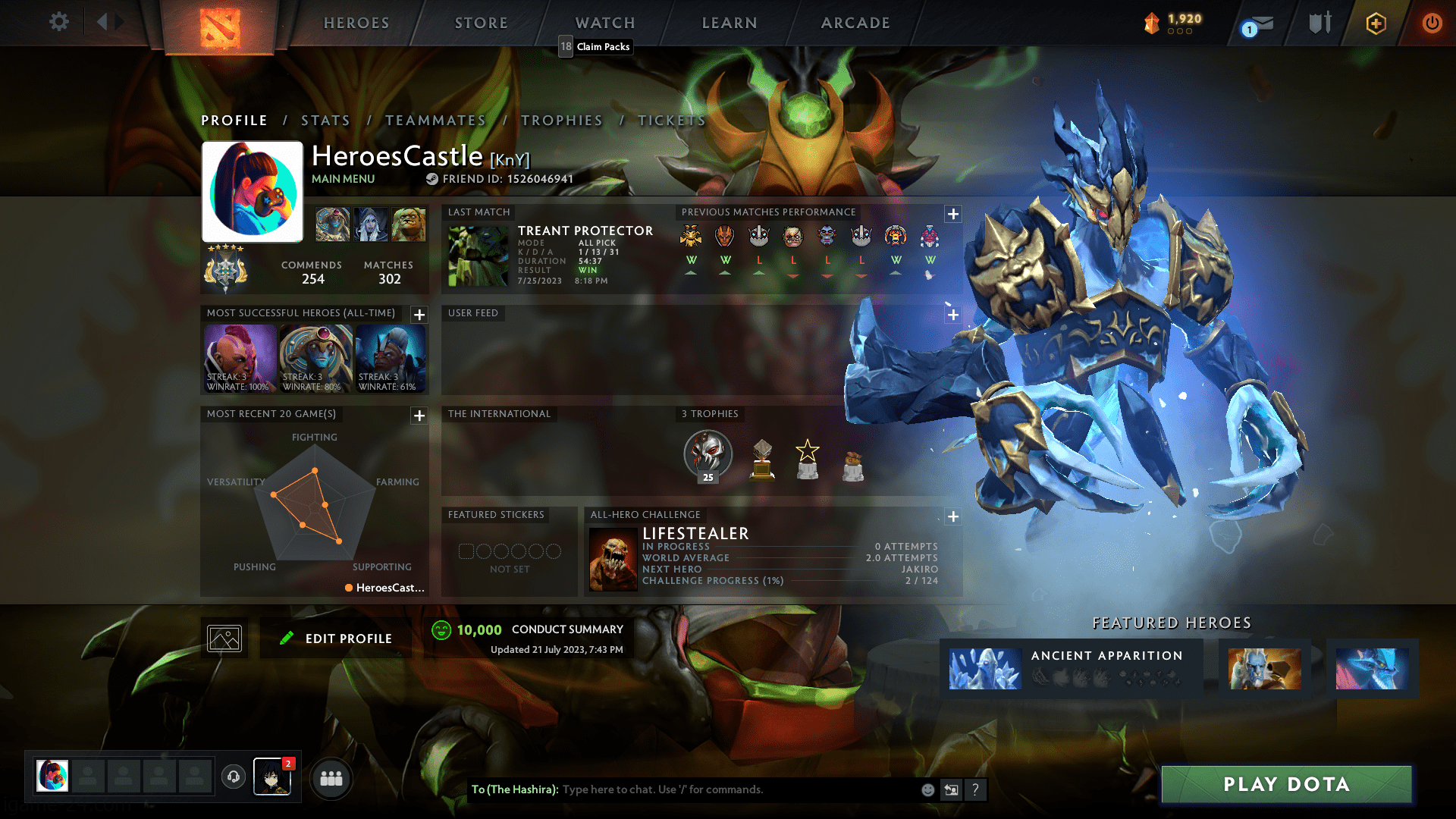Go to the Store section

[482, 23]
